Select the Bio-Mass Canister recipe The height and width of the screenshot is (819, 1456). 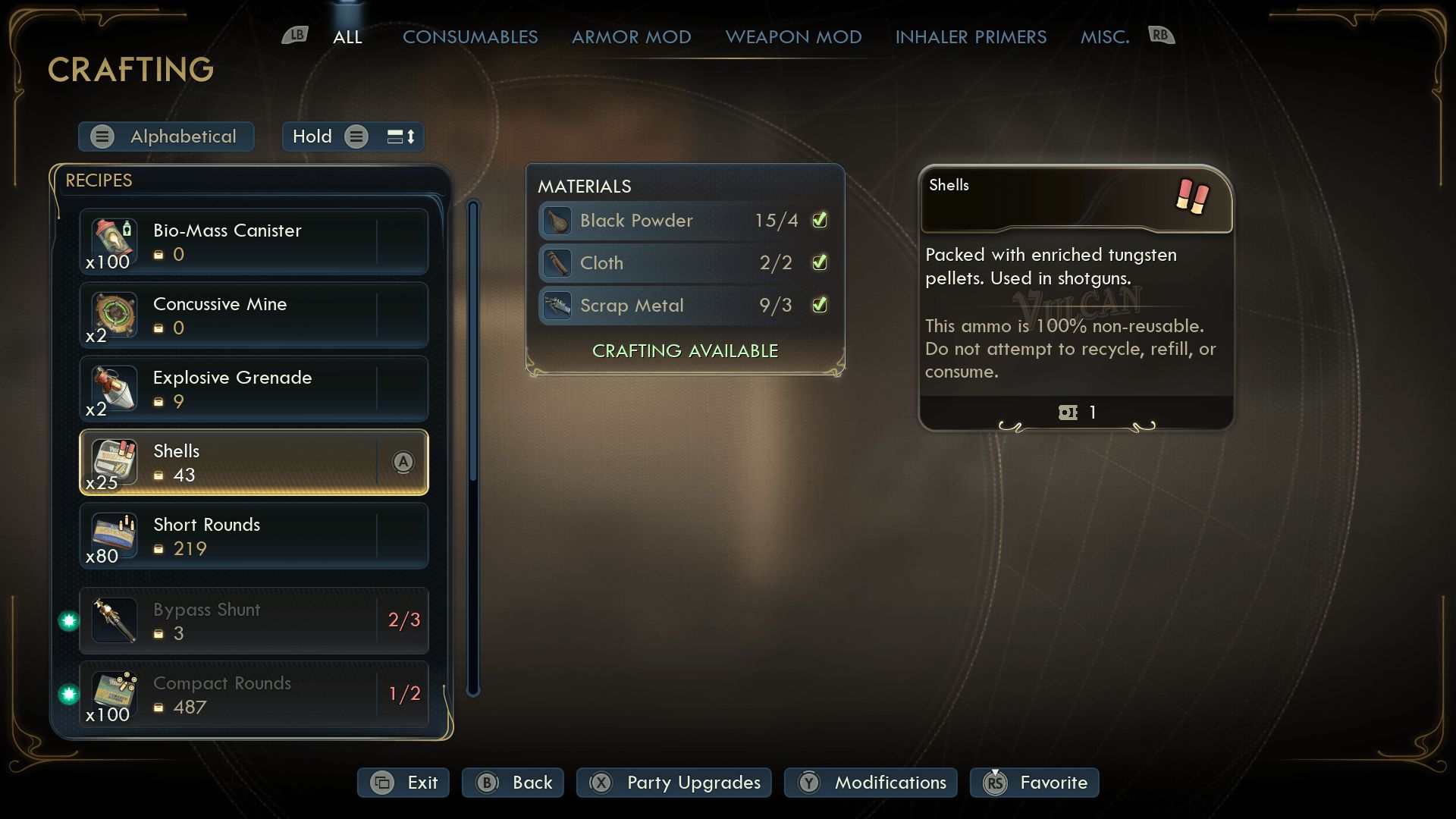coord(253,241)
